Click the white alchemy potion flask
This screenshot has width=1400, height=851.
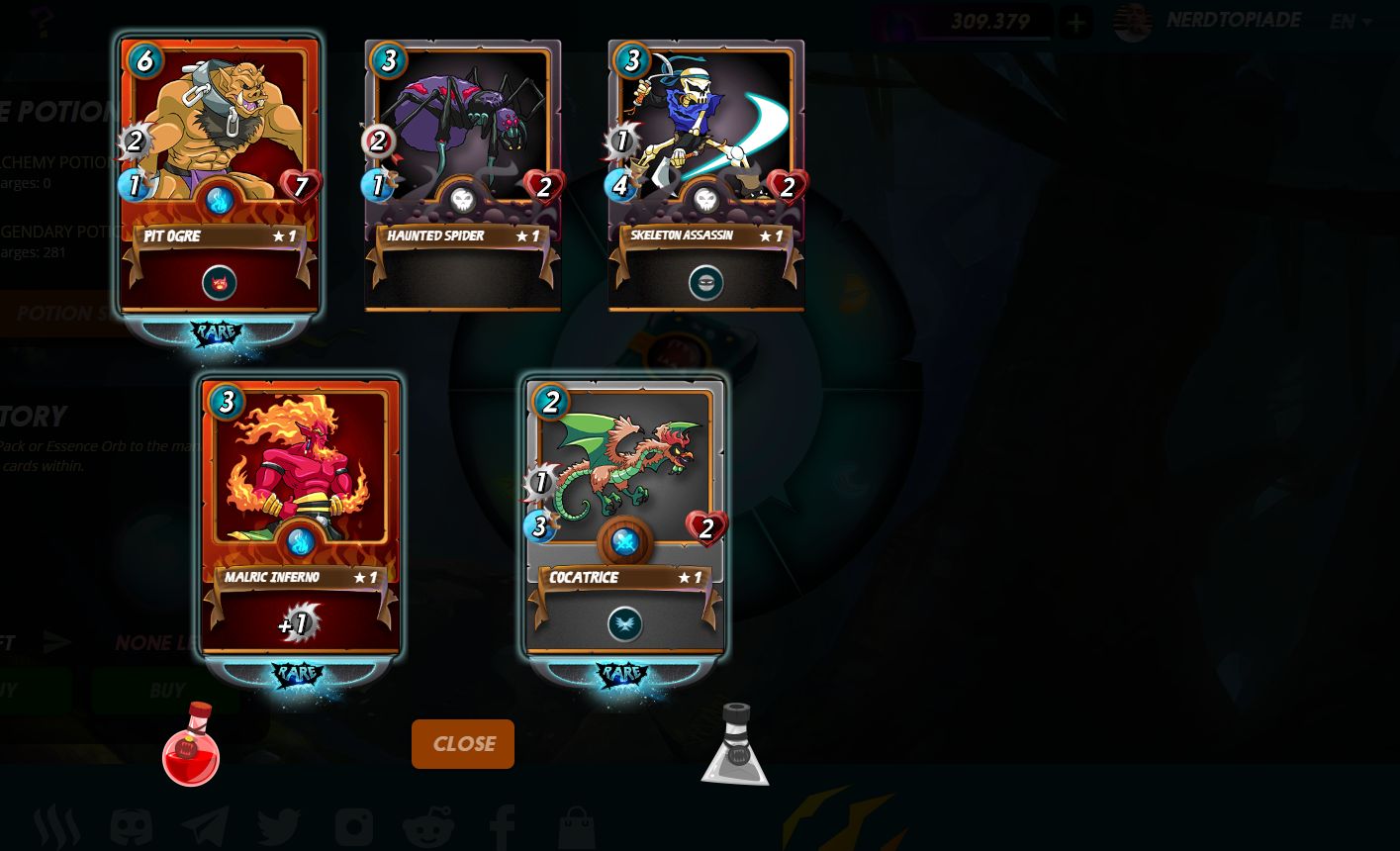coord(735,747)
